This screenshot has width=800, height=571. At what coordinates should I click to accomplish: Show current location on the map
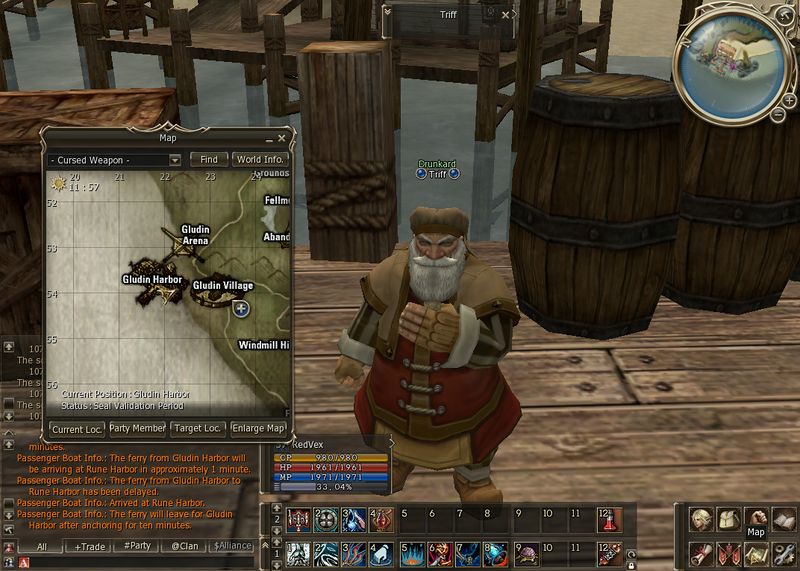tap(75, 428)
